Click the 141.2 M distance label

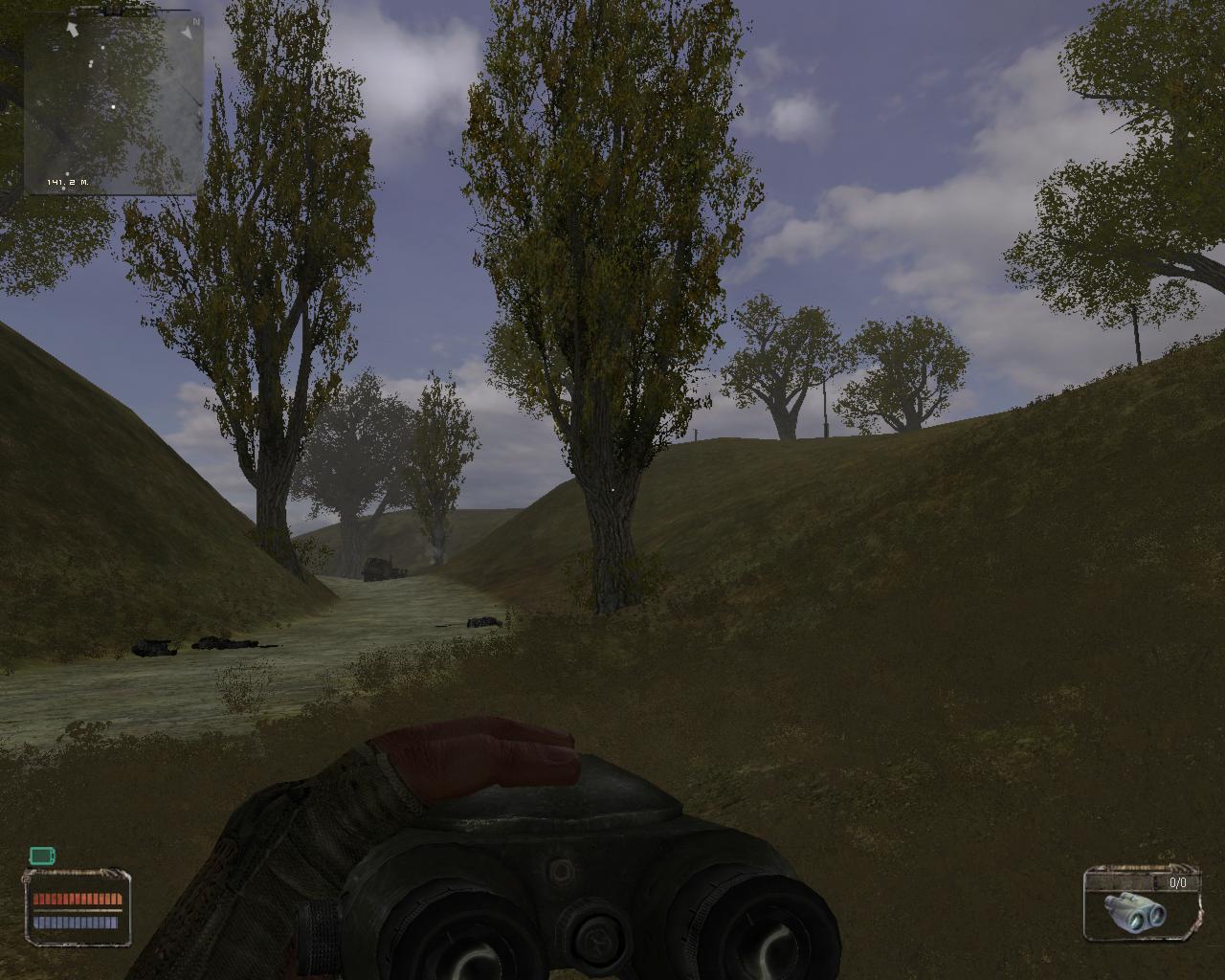67,182
